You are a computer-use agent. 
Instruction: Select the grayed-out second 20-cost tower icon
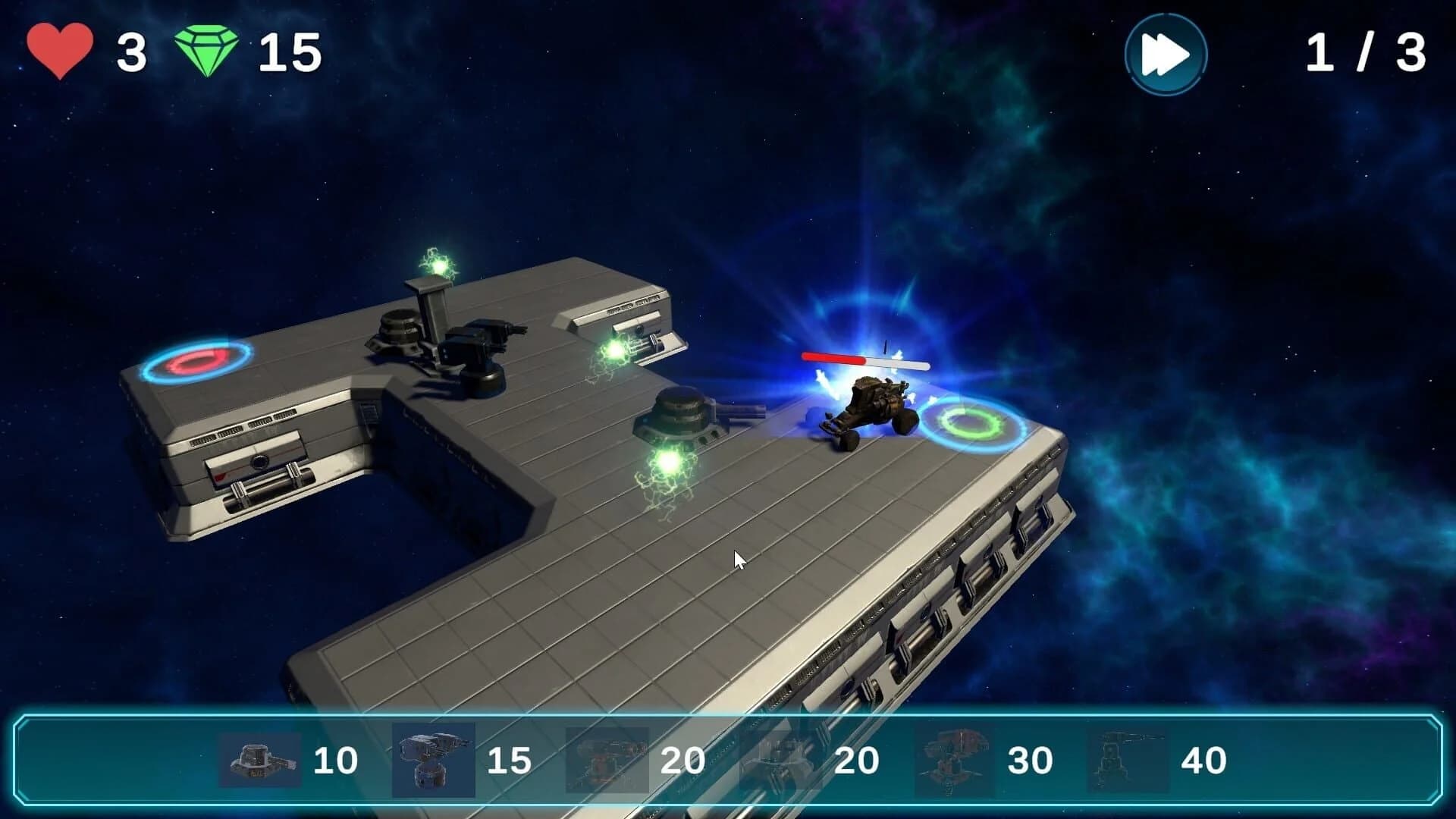pos(773,756)
